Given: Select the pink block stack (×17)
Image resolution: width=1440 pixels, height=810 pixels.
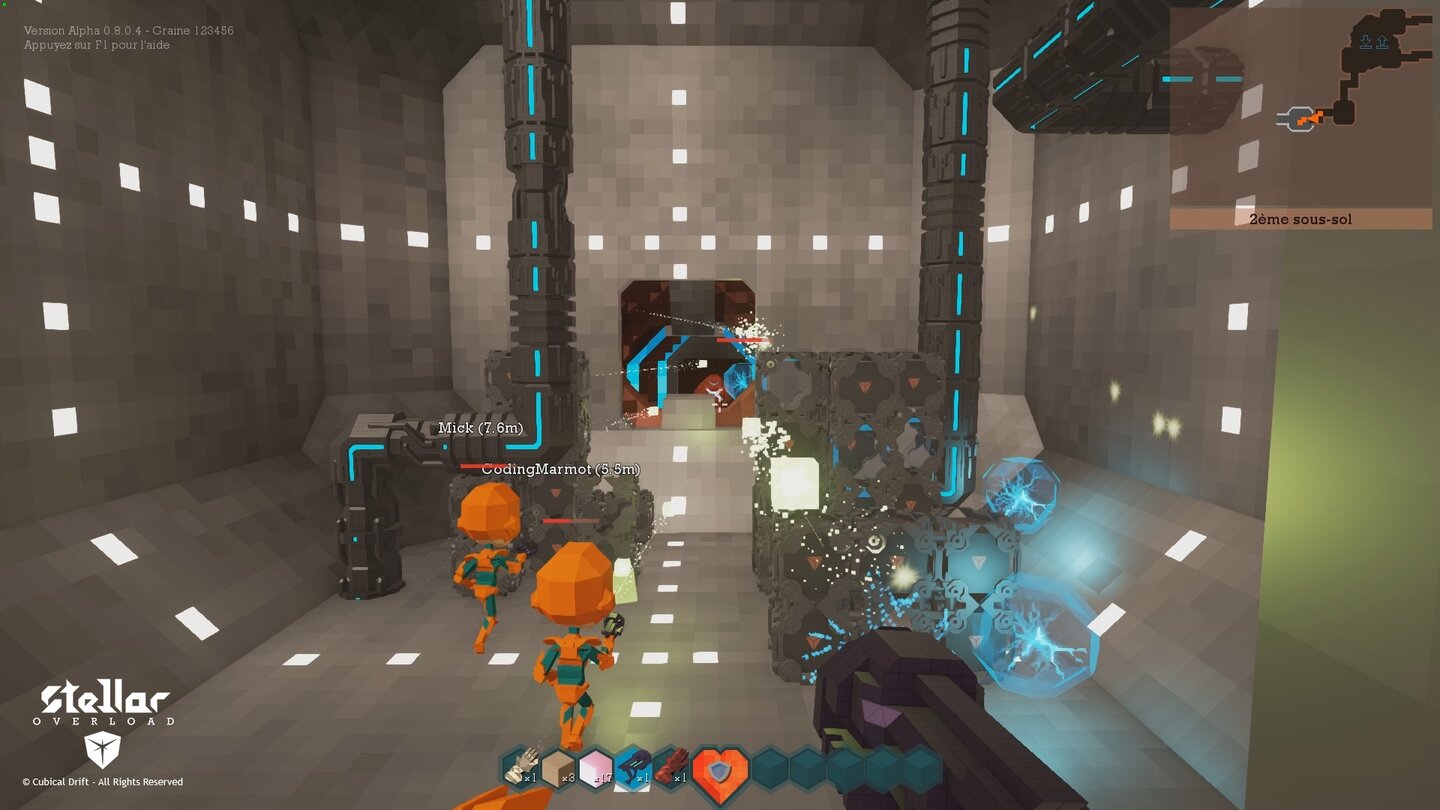Looking at the screenshot, I should tap(597, 770).
